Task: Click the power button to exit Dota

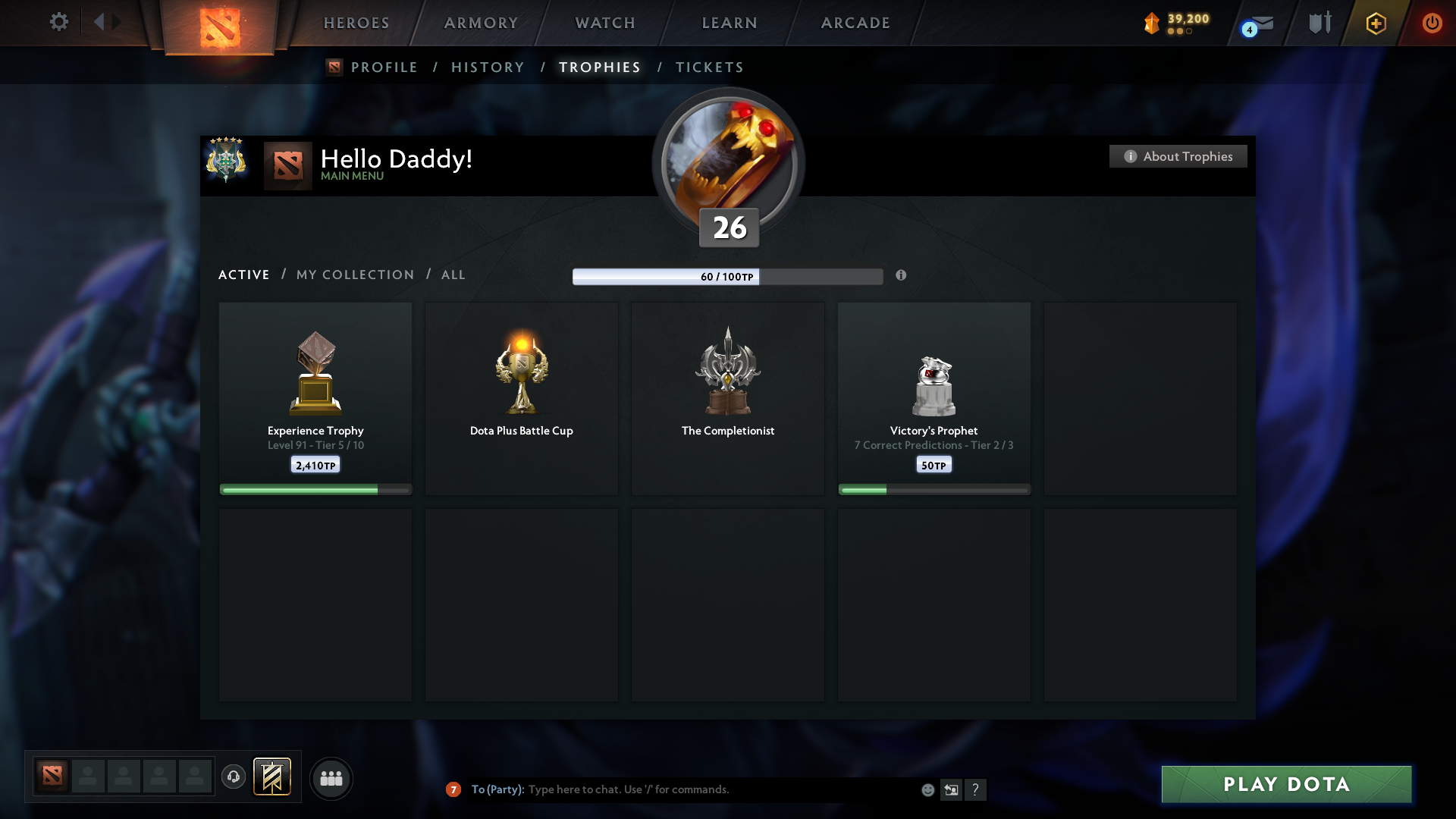Action: point(1432,23)
